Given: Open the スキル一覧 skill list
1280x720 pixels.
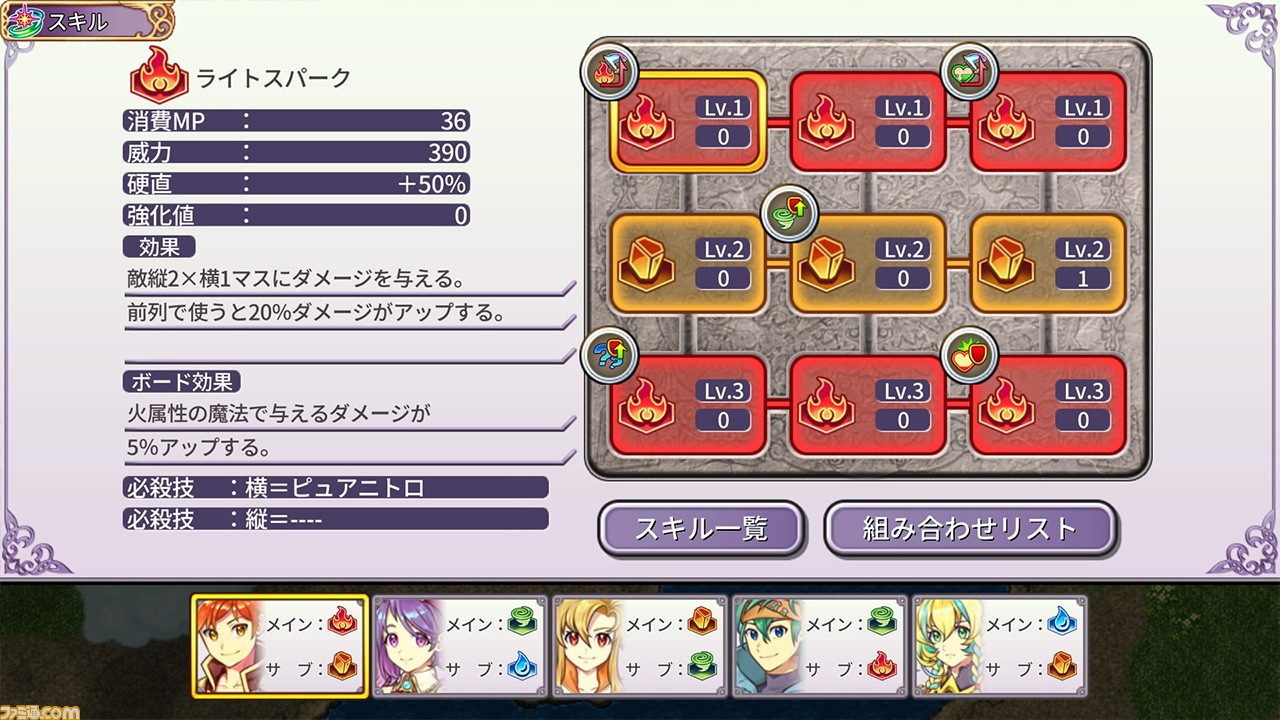Looking at the screenshot, I should 701,528.
